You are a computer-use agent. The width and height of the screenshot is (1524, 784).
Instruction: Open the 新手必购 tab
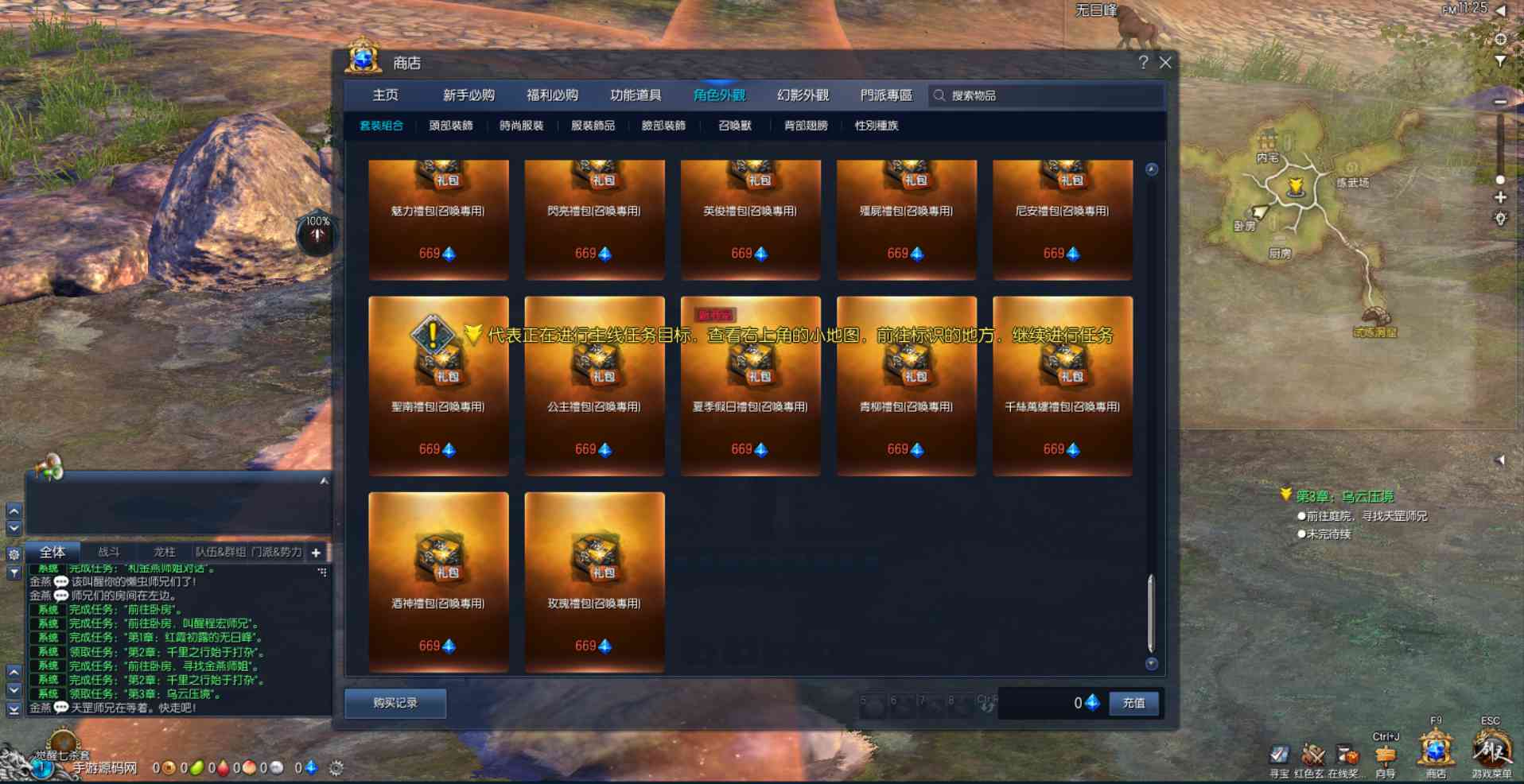(468, 95)
